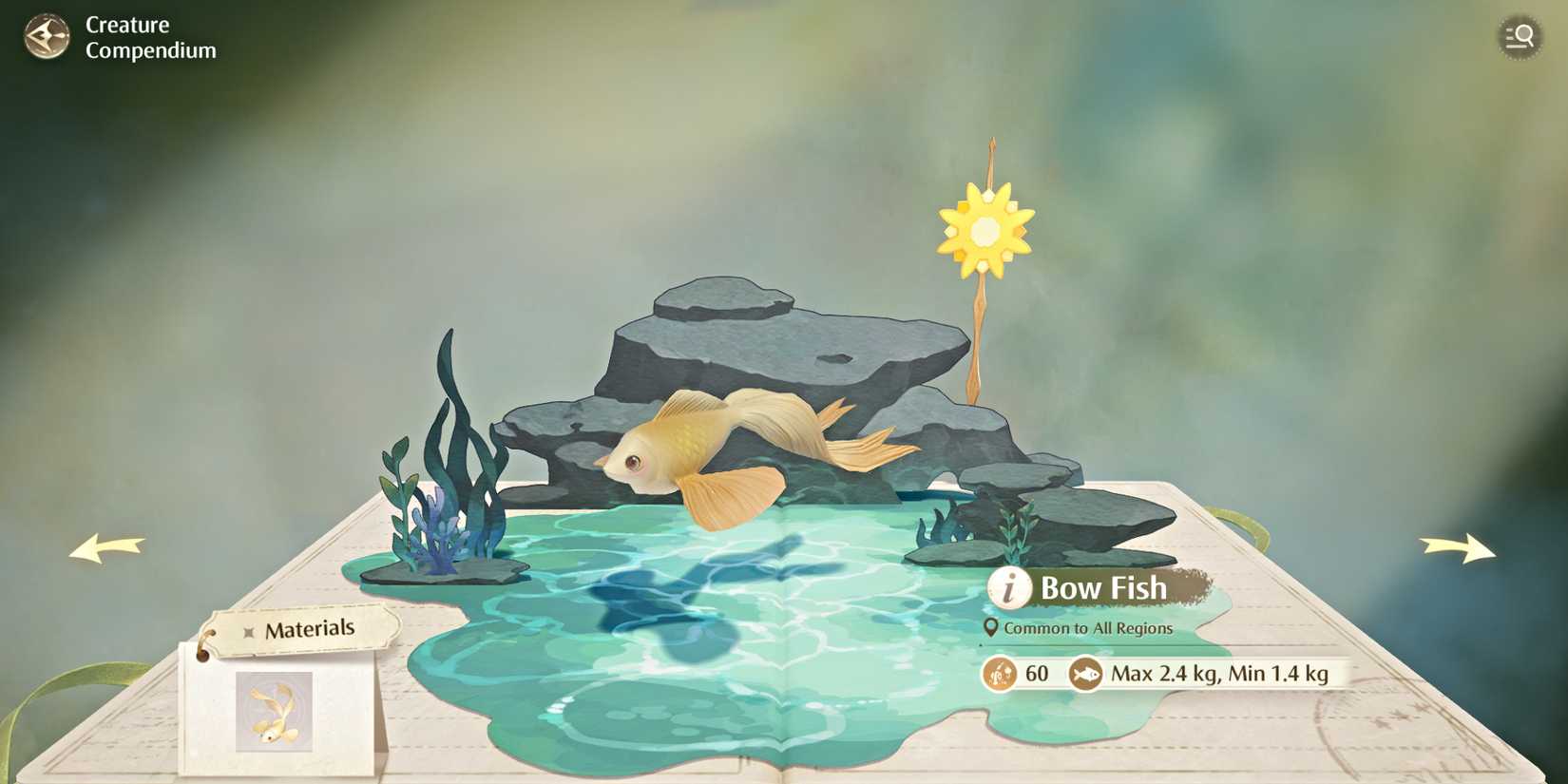
Task: Expand the Max 2.4 kg, Min 1.4 kg stat bar
Action: point(1221,673)
